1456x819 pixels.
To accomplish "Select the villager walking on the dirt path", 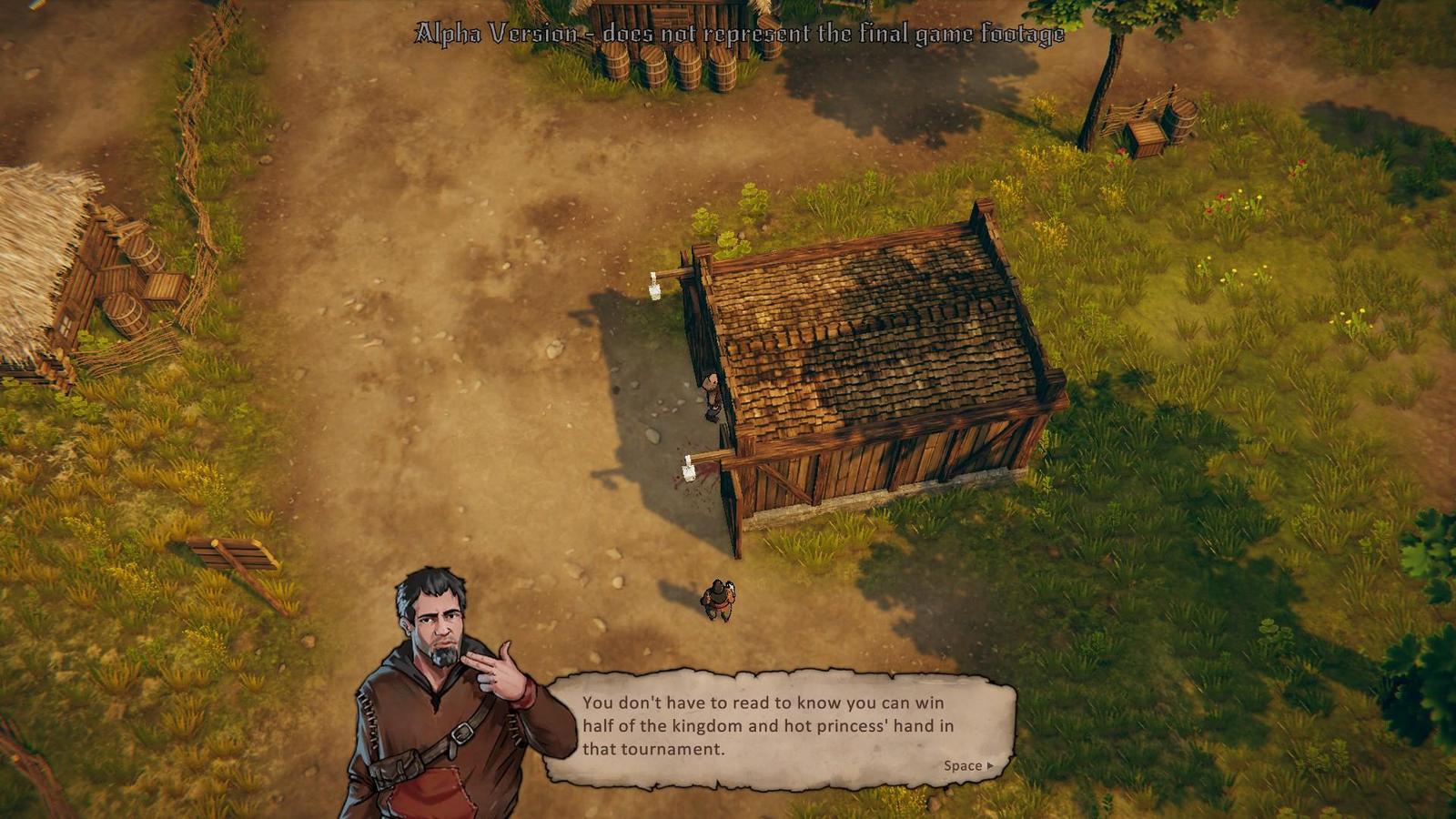I will [x=718, y=596].
